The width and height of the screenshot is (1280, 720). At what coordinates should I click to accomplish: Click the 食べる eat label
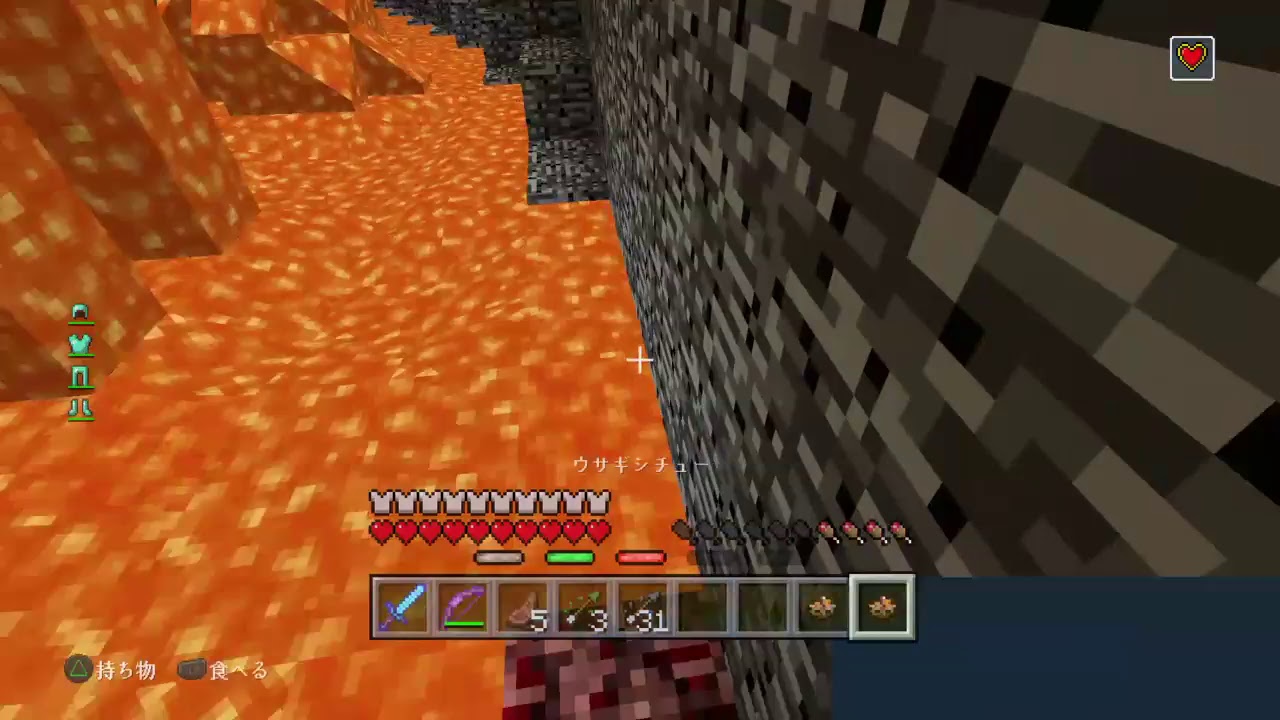[237, 670]
